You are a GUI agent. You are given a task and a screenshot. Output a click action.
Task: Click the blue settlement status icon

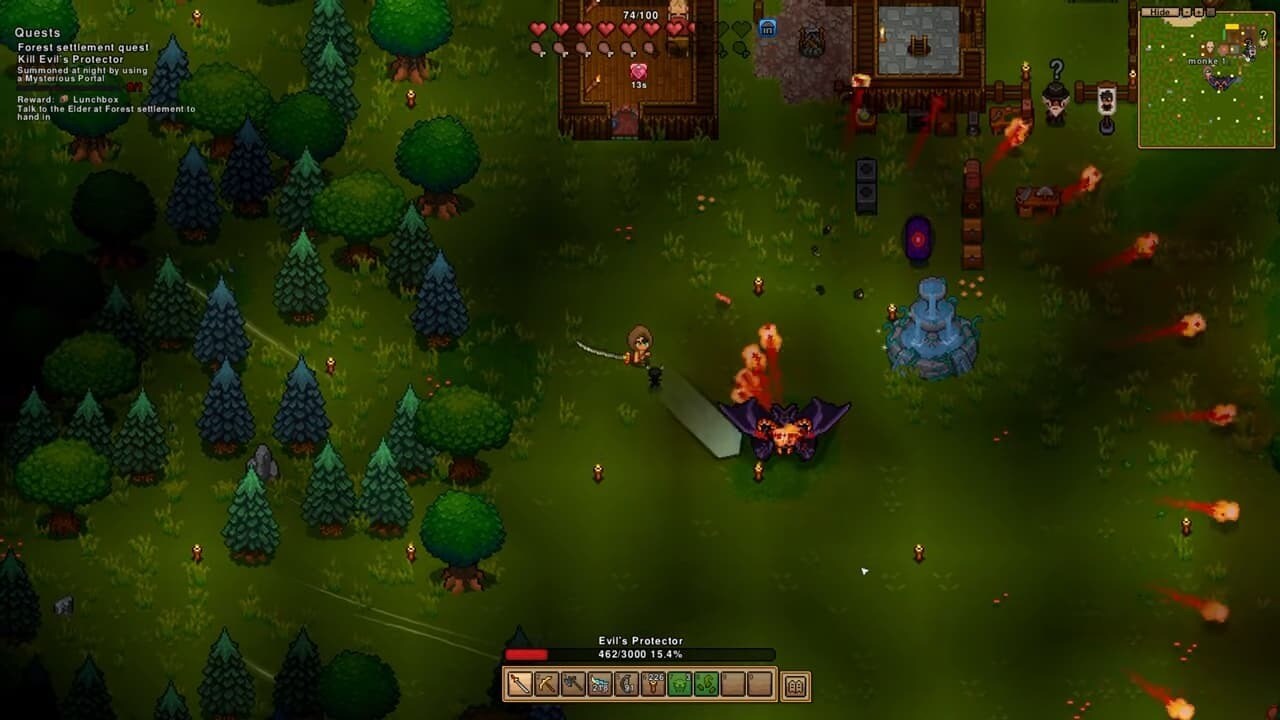coord(767,28)
